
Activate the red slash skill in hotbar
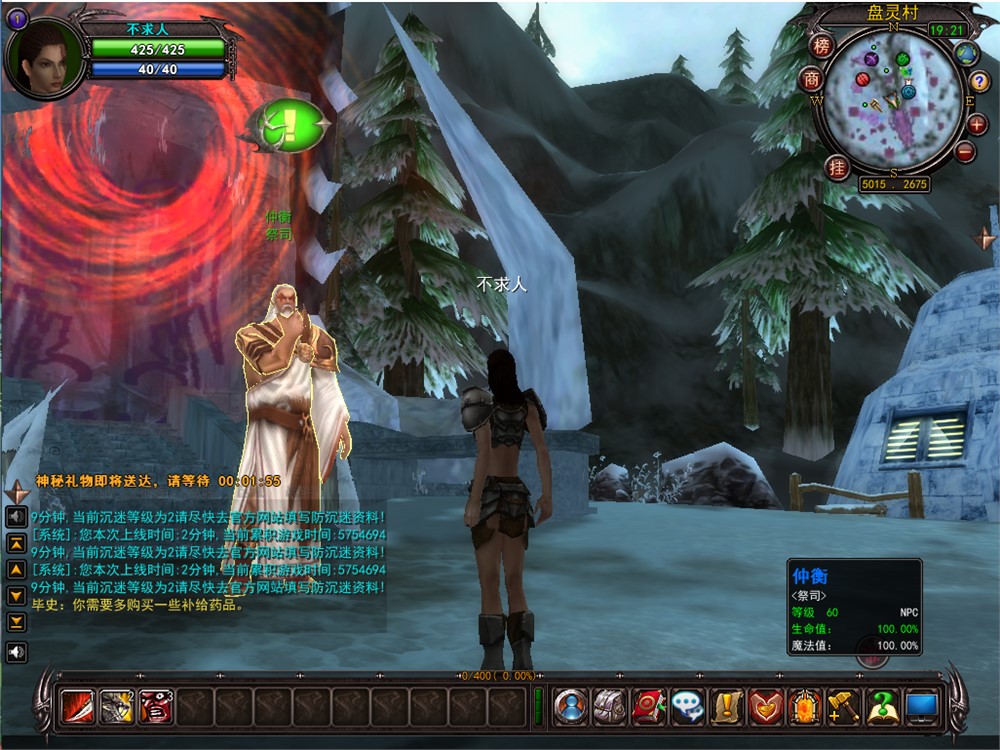tap(77, 707)
